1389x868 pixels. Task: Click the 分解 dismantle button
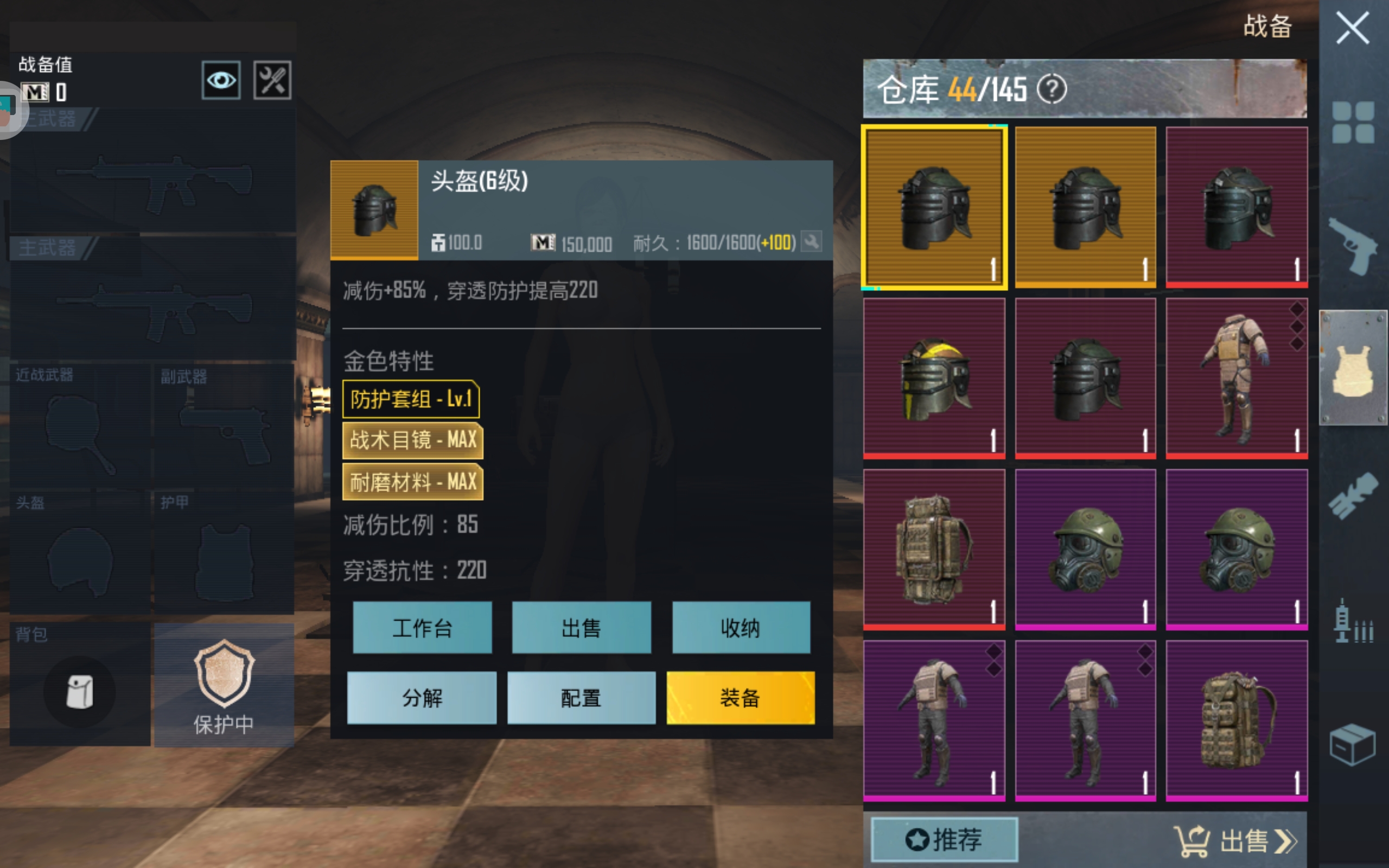[422, 698]
